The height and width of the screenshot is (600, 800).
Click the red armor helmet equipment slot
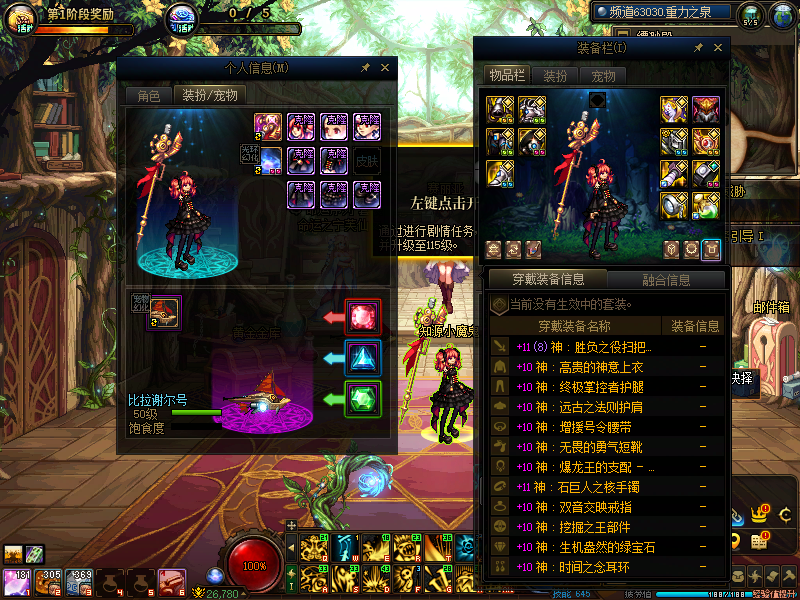coord(706,110)
